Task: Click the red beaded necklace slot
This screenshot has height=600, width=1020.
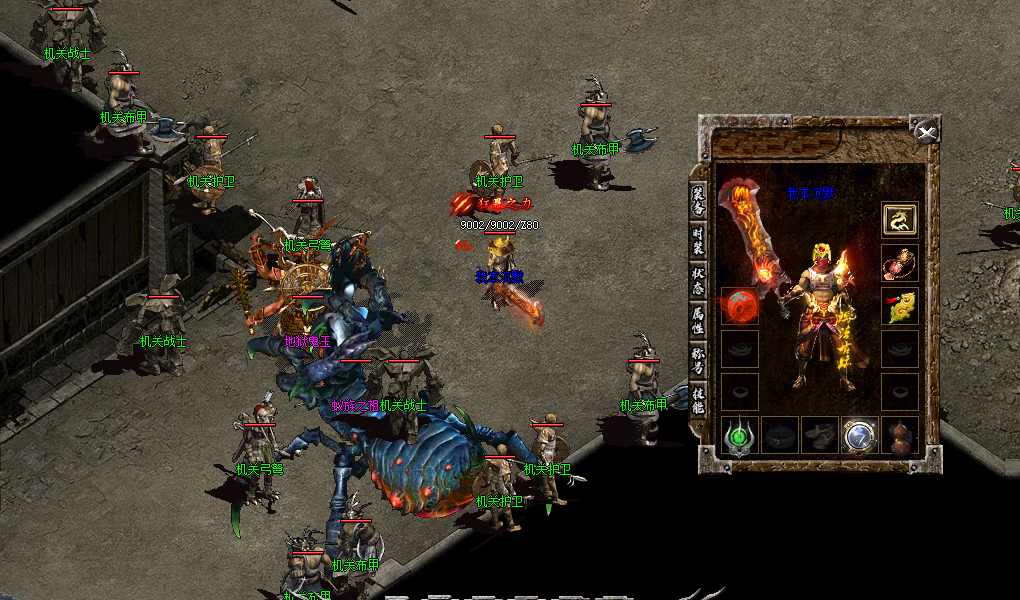Action: click(x=900, y=263)
